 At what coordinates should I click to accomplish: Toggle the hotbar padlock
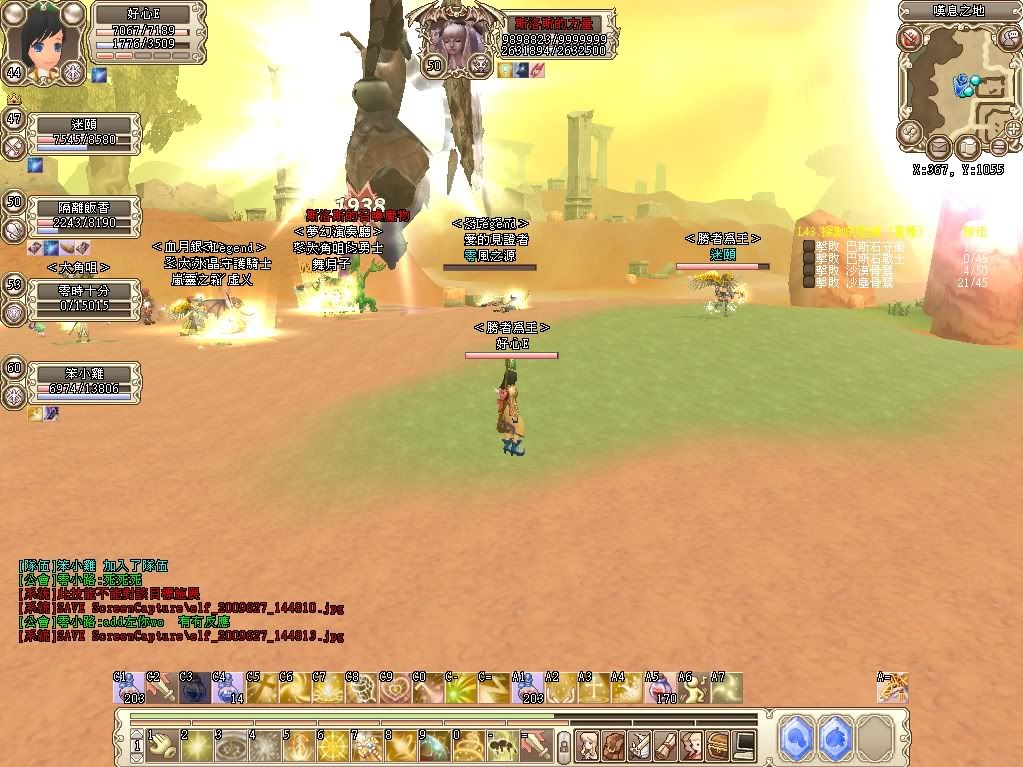[563, 744]
